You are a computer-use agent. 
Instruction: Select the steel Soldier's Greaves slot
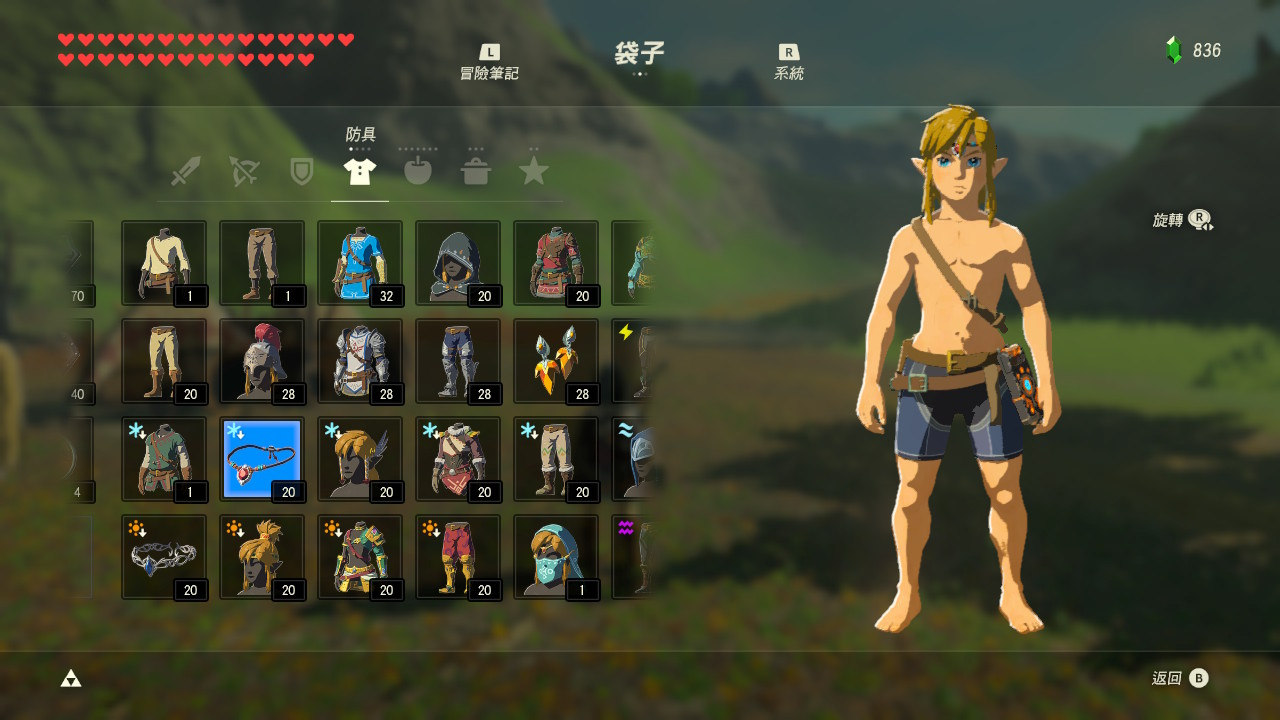click(458, 361)
